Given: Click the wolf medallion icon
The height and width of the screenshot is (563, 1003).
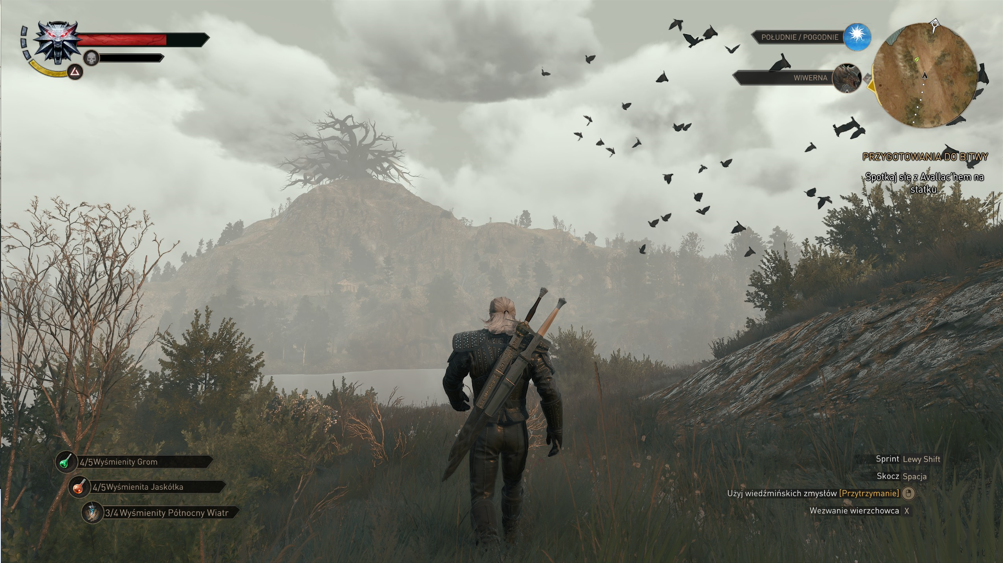Looking at the screenshot, I should tap(56, 41).
